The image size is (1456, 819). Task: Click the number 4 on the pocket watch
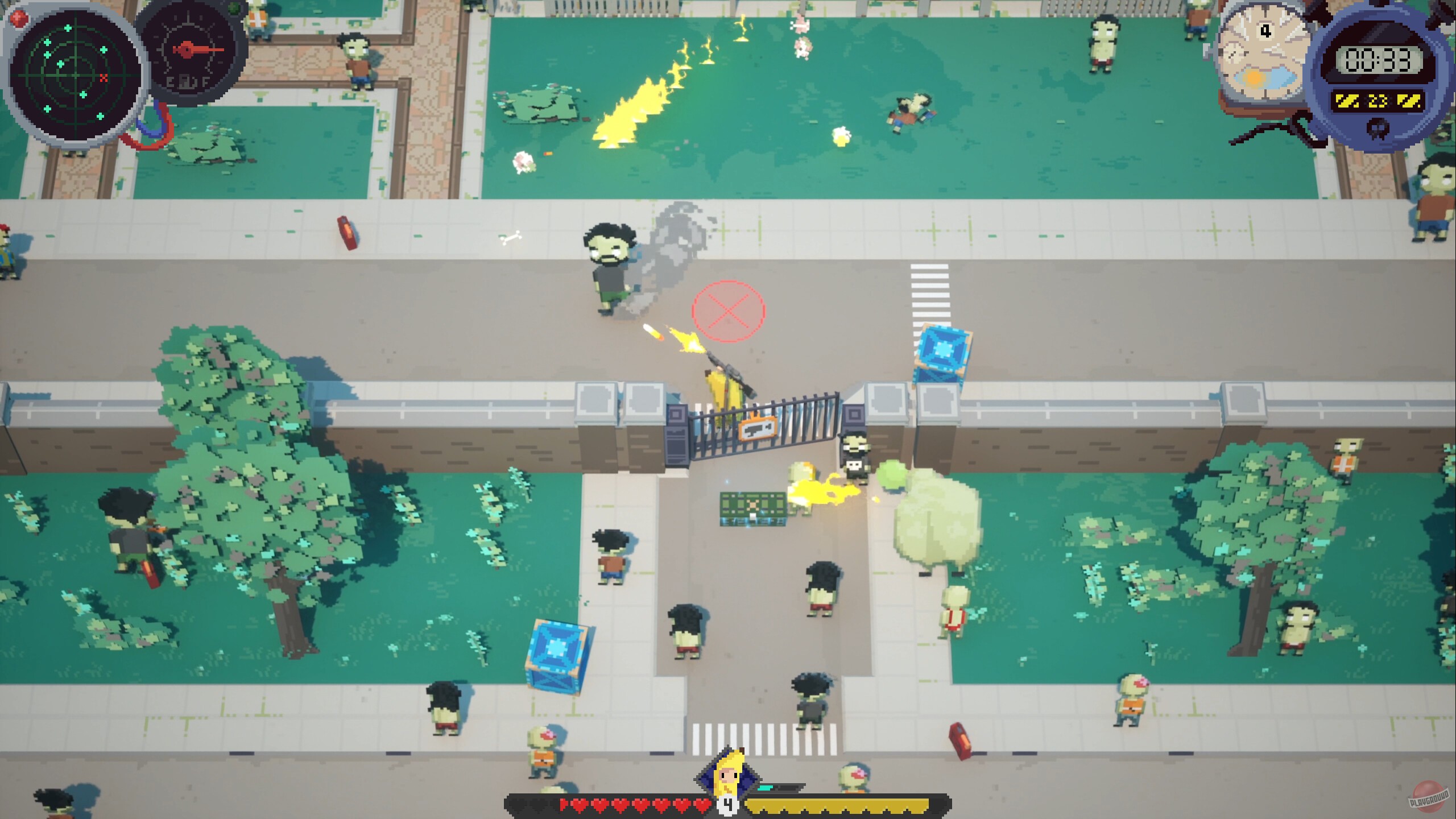(1266, 30)
